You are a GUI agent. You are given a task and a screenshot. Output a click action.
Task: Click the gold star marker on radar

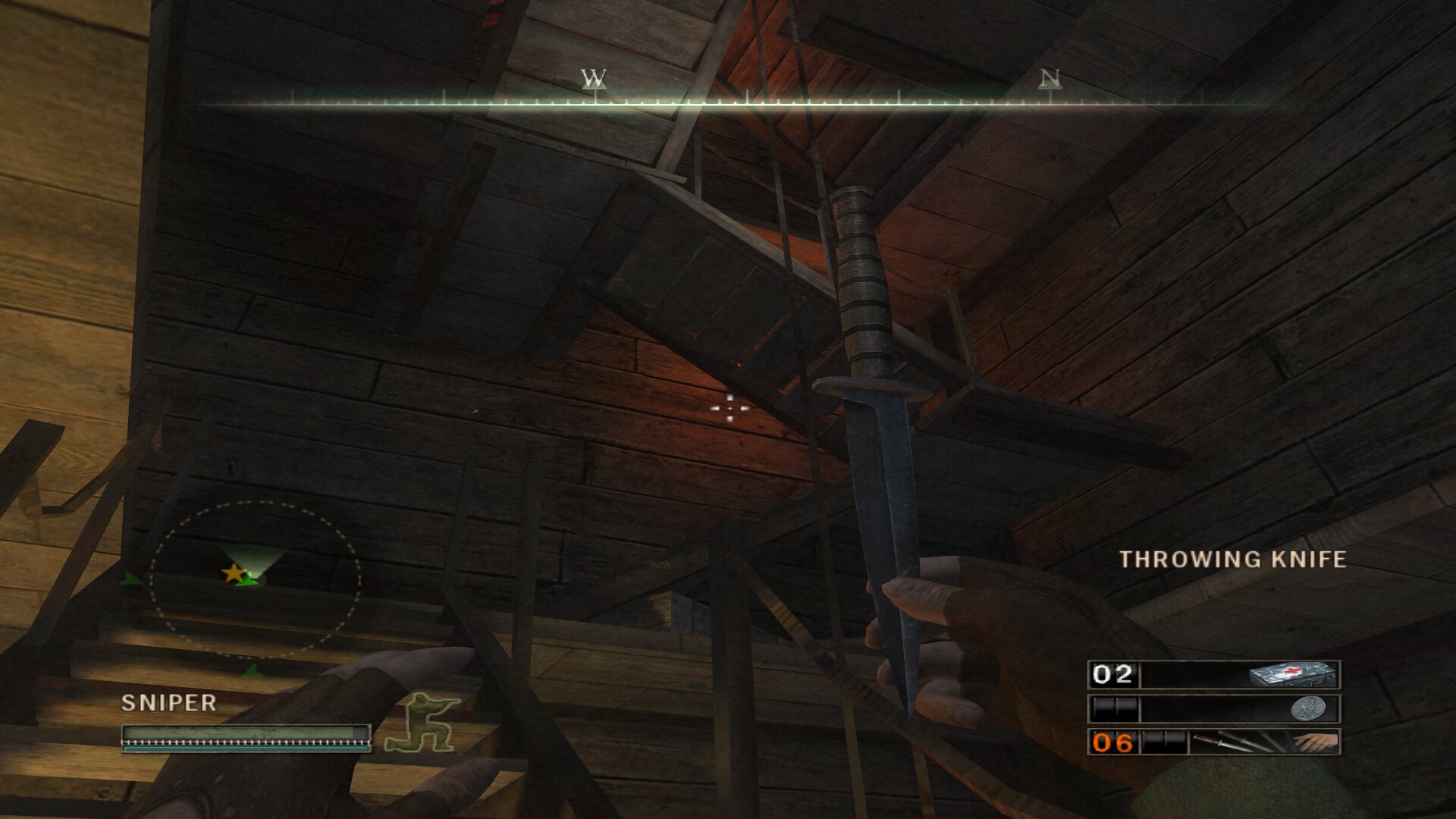[x=233, y=573]
